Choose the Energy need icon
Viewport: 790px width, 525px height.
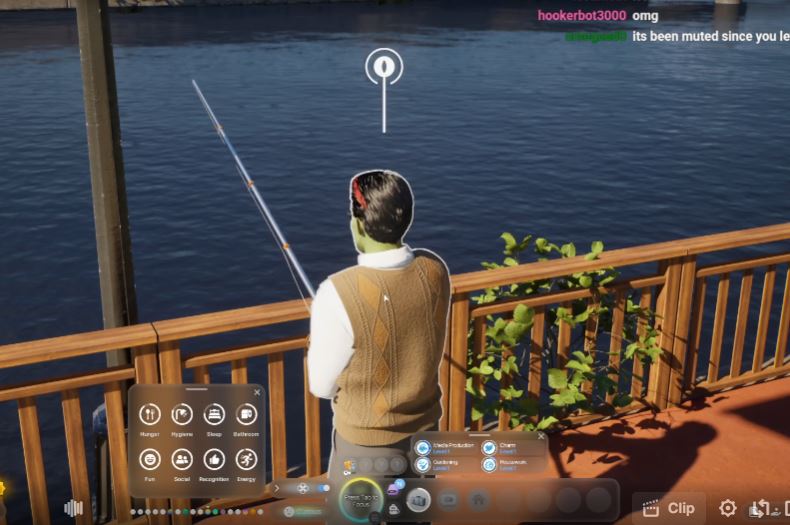(246, 459)
